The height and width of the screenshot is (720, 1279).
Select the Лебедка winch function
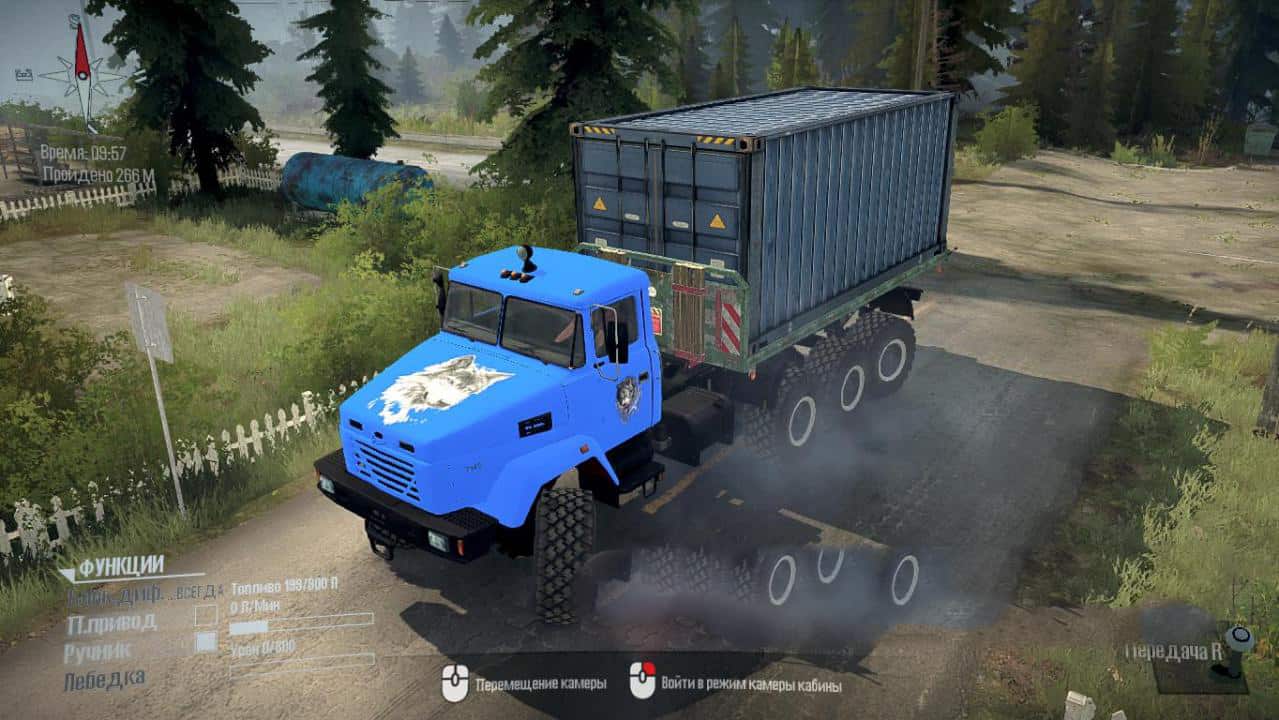(104, 680)
